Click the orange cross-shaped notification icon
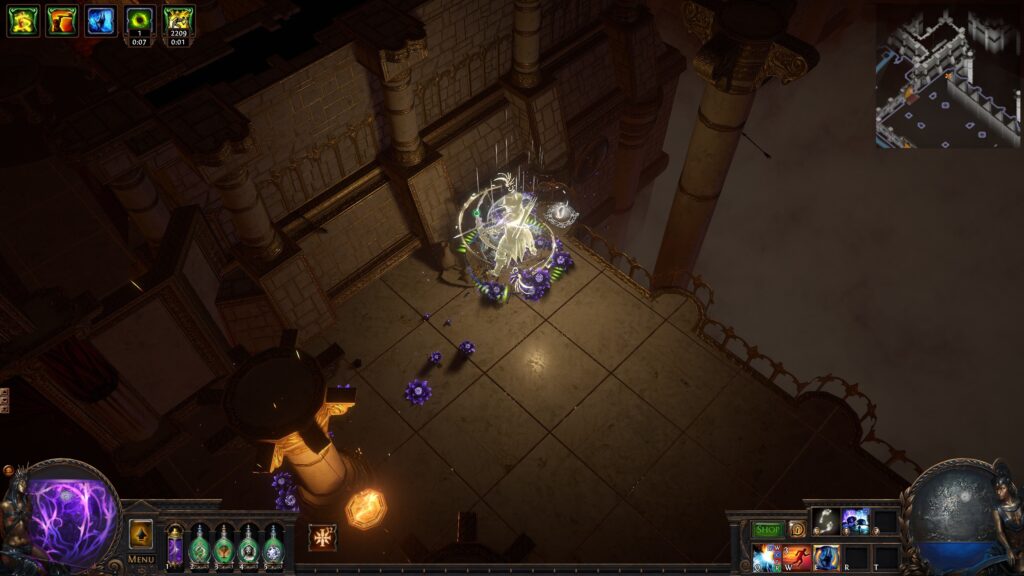Screen dimensions: 1024x576 (x=322, y=537)
